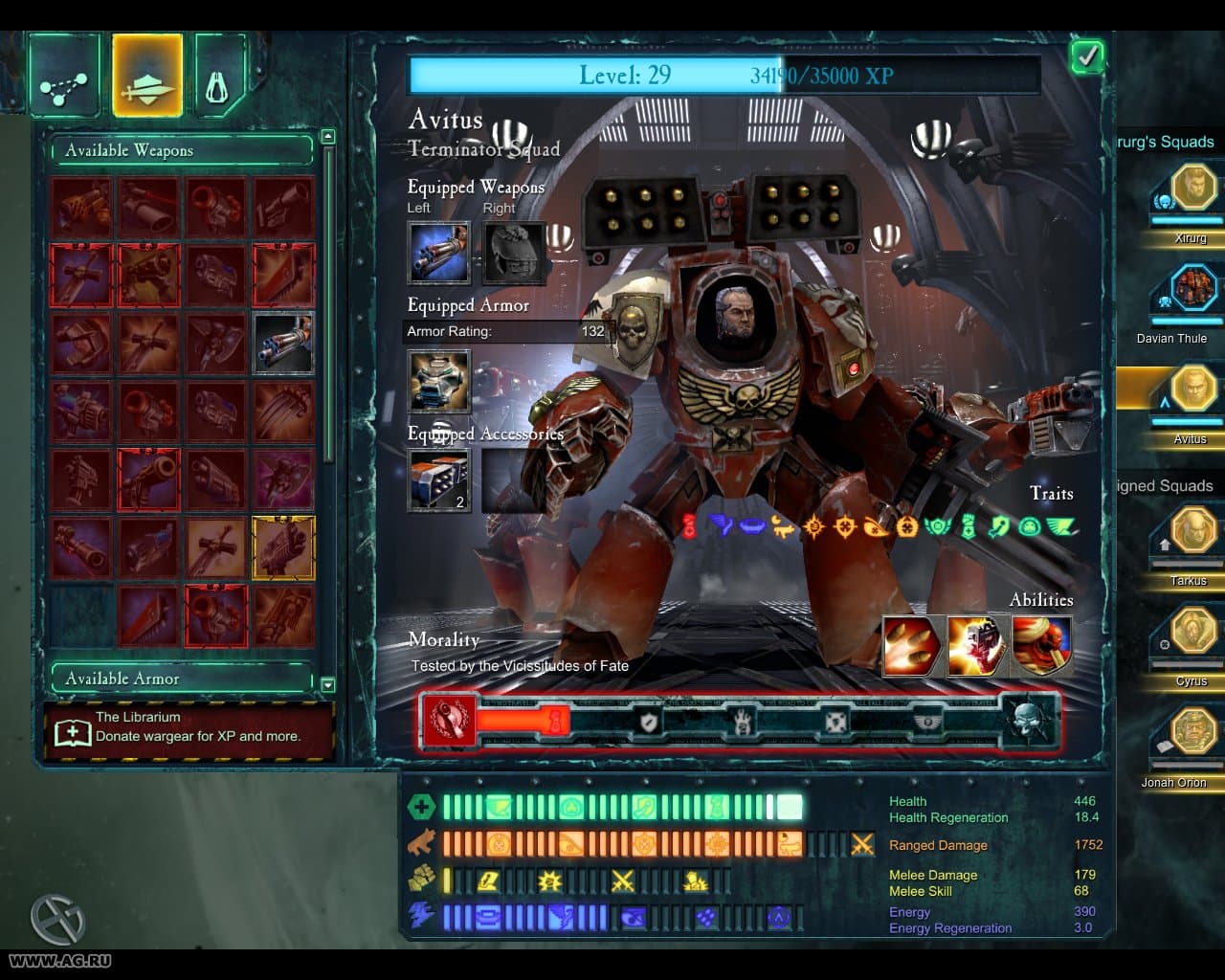Select the wargear sword-and-shield tab icon
This screenshot has height=980, width=1225.
[x=147, y=73]
